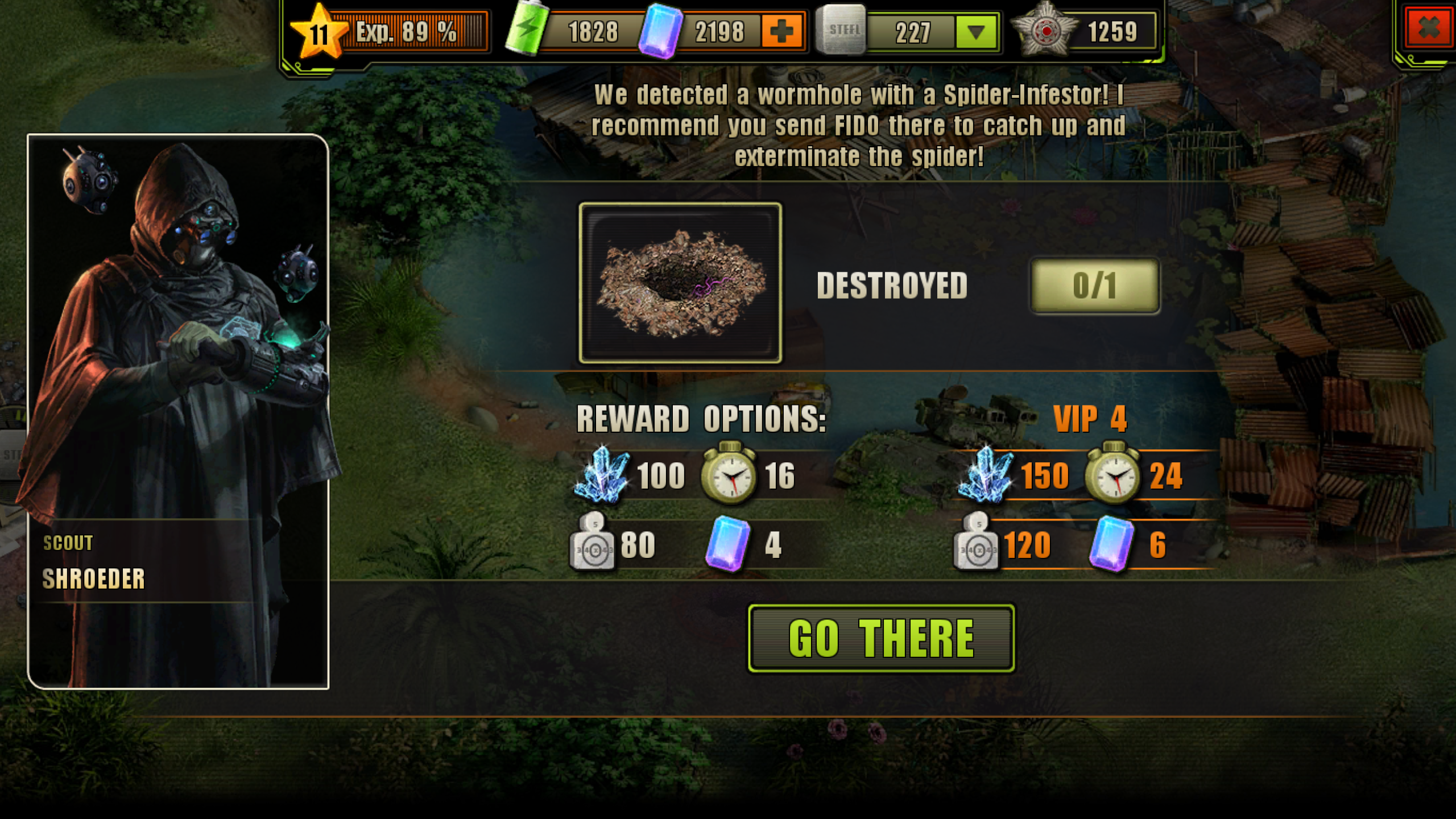The height and width of the screenshot is (819, 1456).
Task: Tap the green energy battery icon
Action: coord(526,30)
